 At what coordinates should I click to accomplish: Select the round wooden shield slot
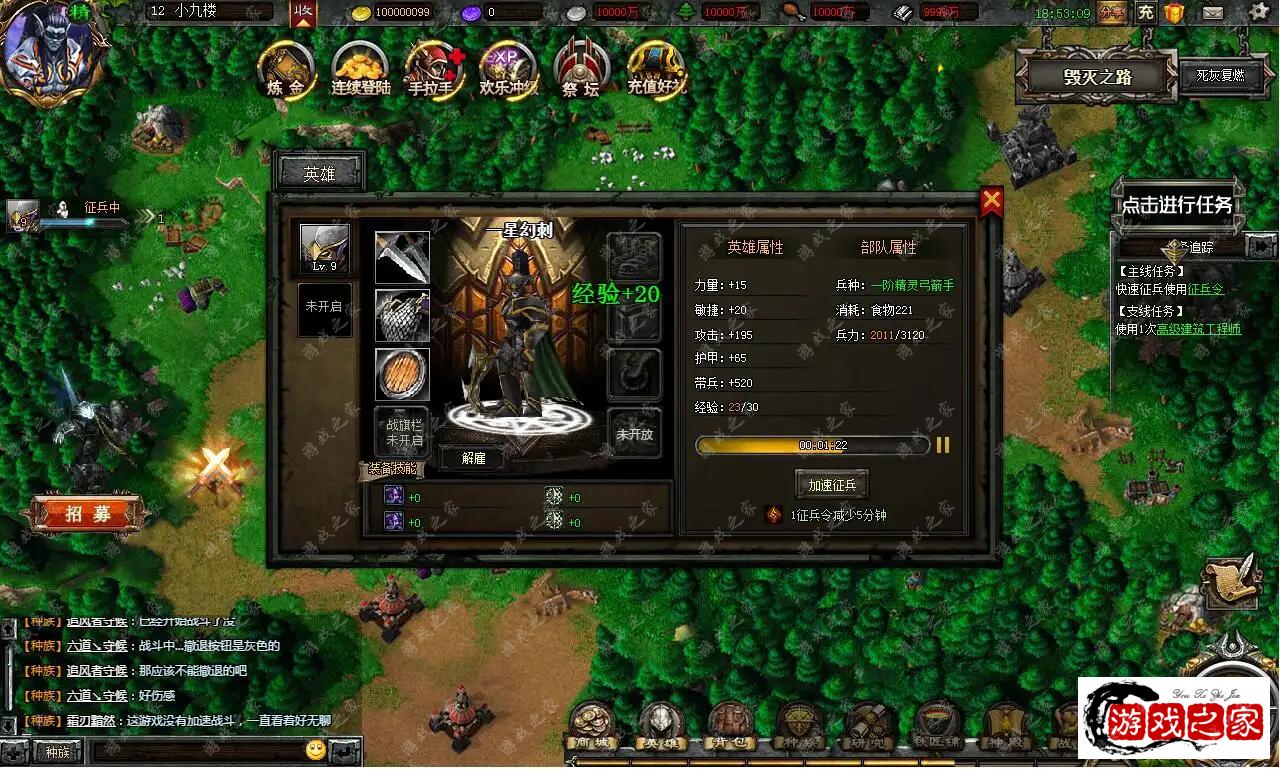point(402,374)
